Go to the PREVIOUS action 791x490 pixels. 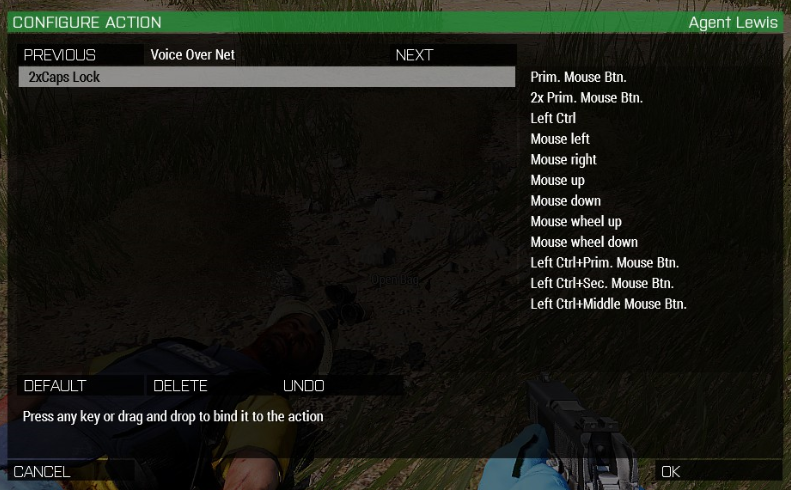[x=60, y=55]
